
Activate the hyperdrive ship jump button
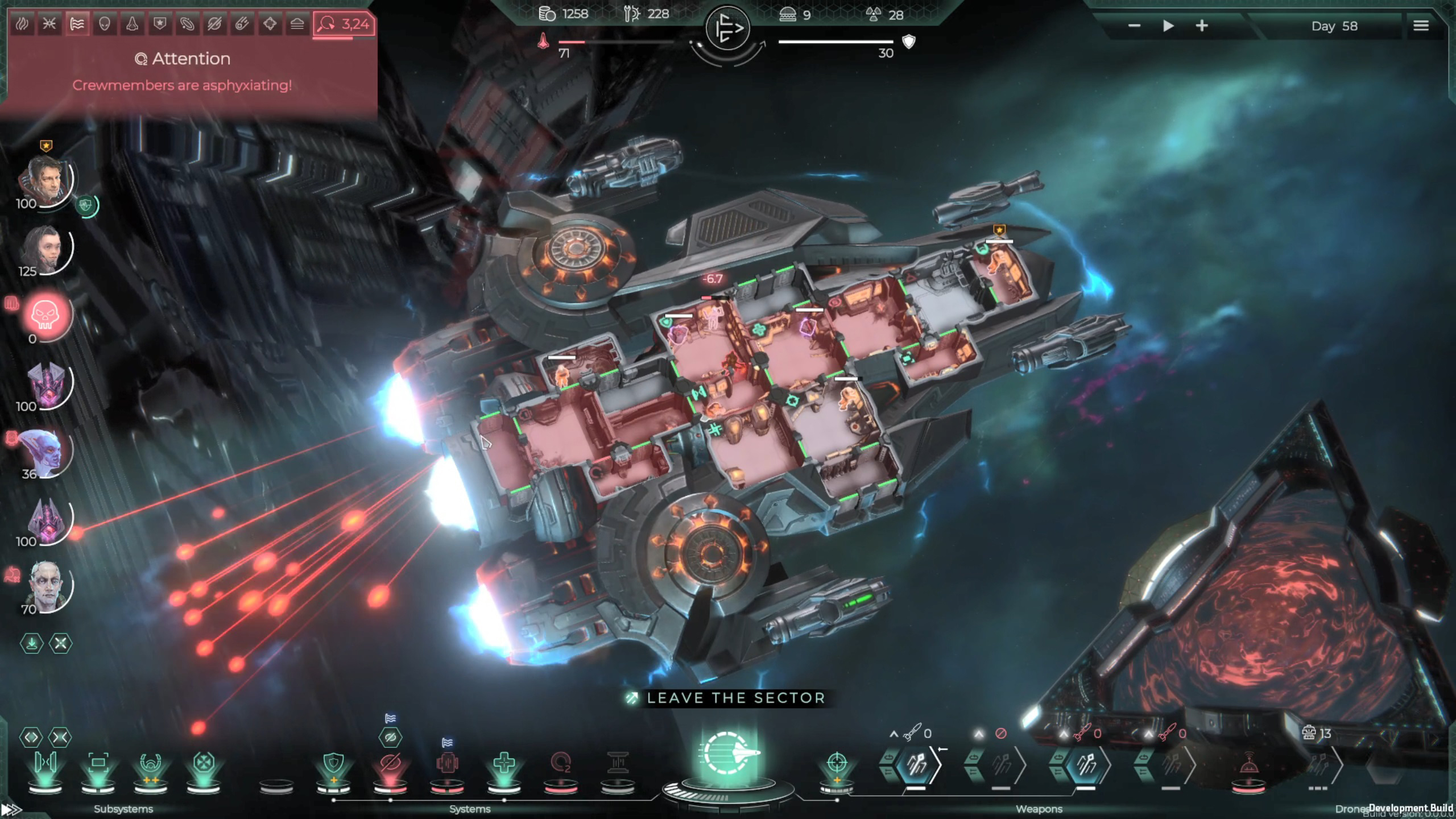point(728,754)
